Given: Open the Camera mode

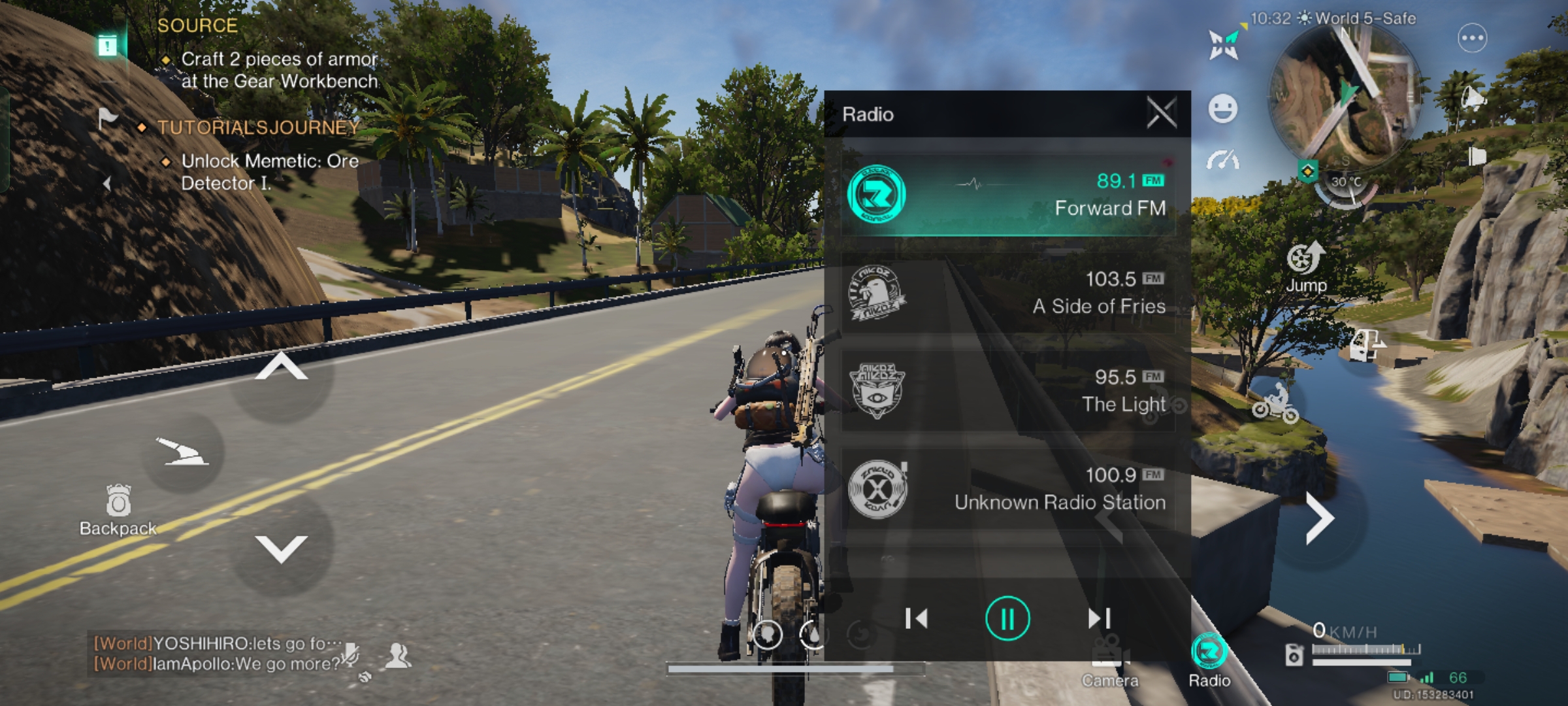Looking at the screenshot, I should click(x=1110, y=662).
